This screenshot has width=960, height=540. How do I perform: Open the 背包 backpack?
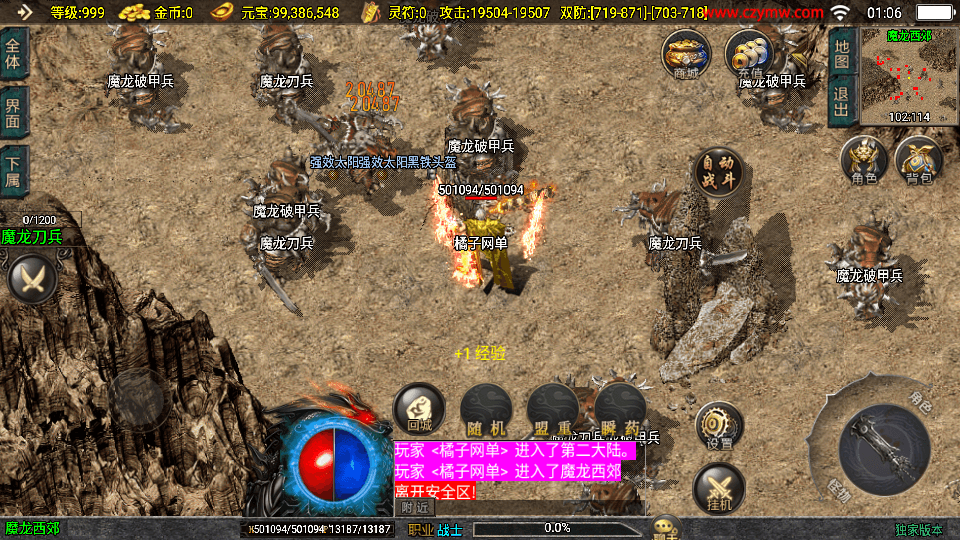(x=919, y=161)
